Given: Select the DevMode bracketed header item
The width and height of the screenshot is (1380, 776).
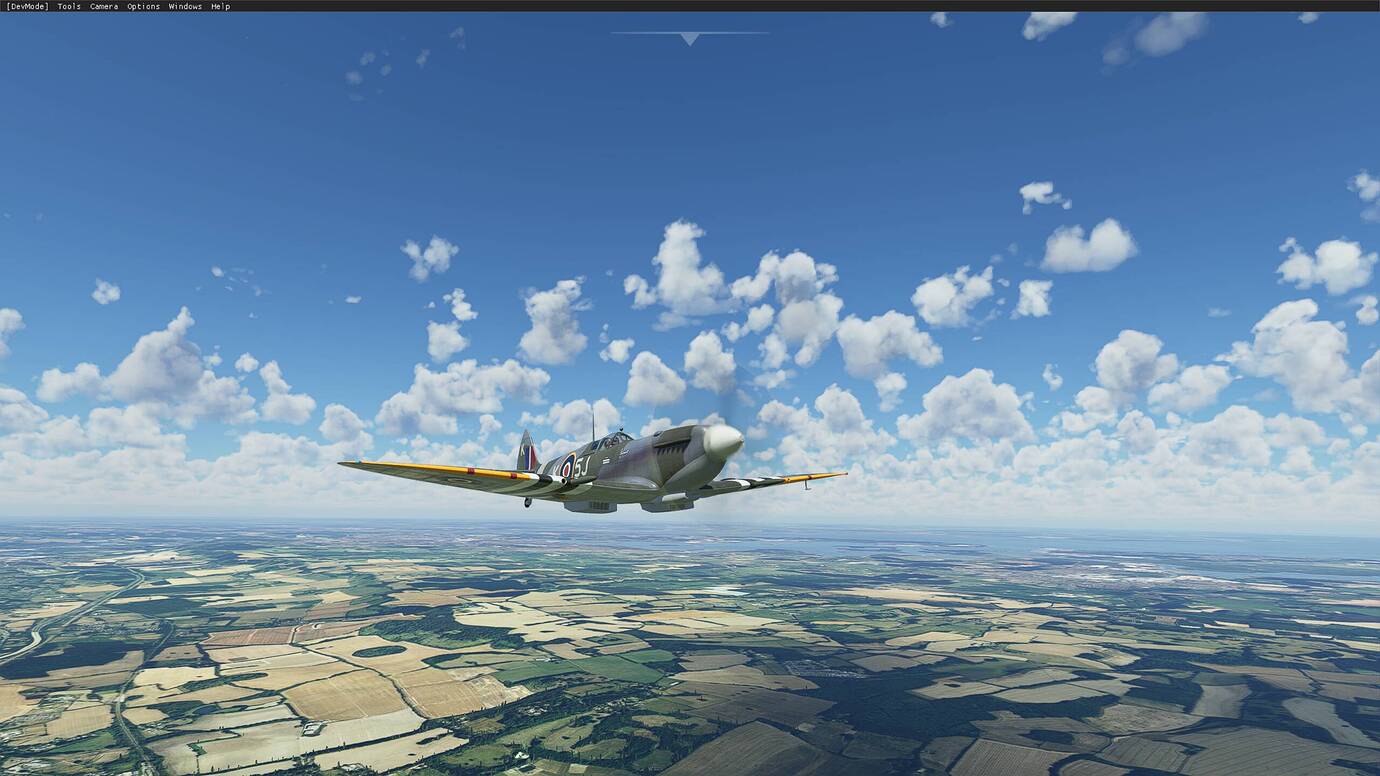Looking at the screenshot, I should (x=28, y=6).
